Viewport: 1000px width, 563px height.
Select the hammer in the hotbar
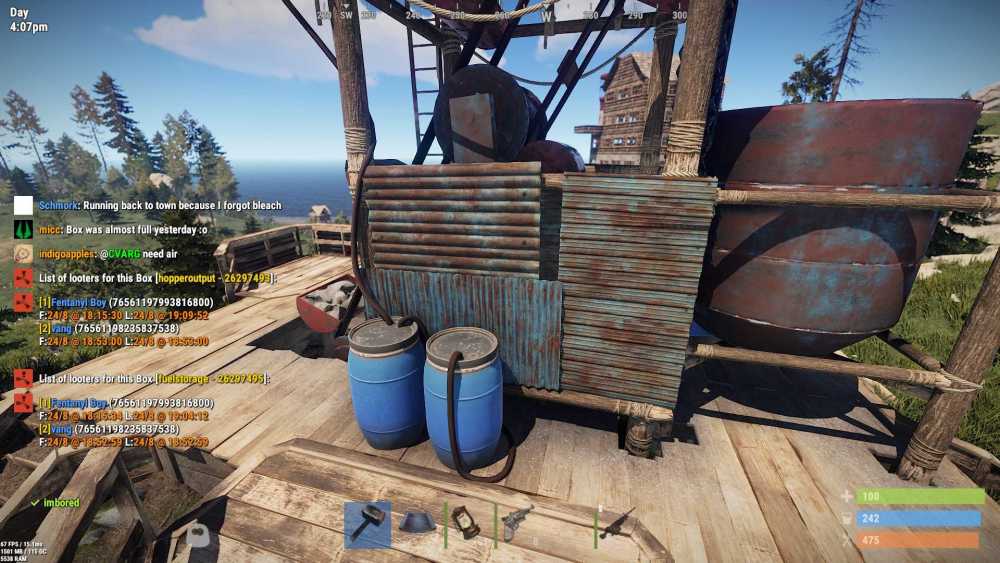tap(368, 524)
